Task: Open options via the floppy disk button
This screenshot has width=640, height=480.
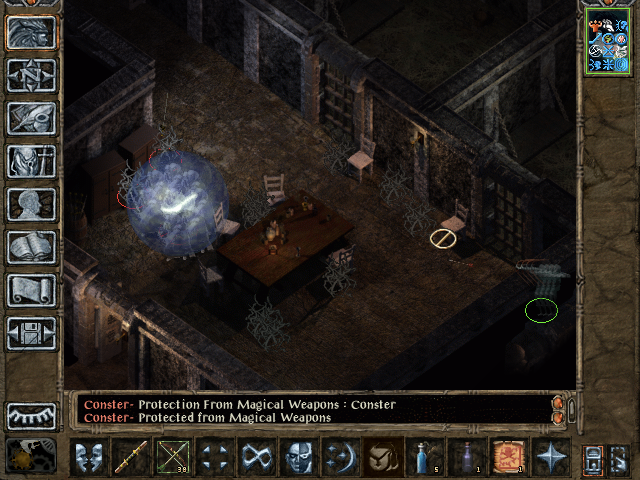Action: [31, 333]
